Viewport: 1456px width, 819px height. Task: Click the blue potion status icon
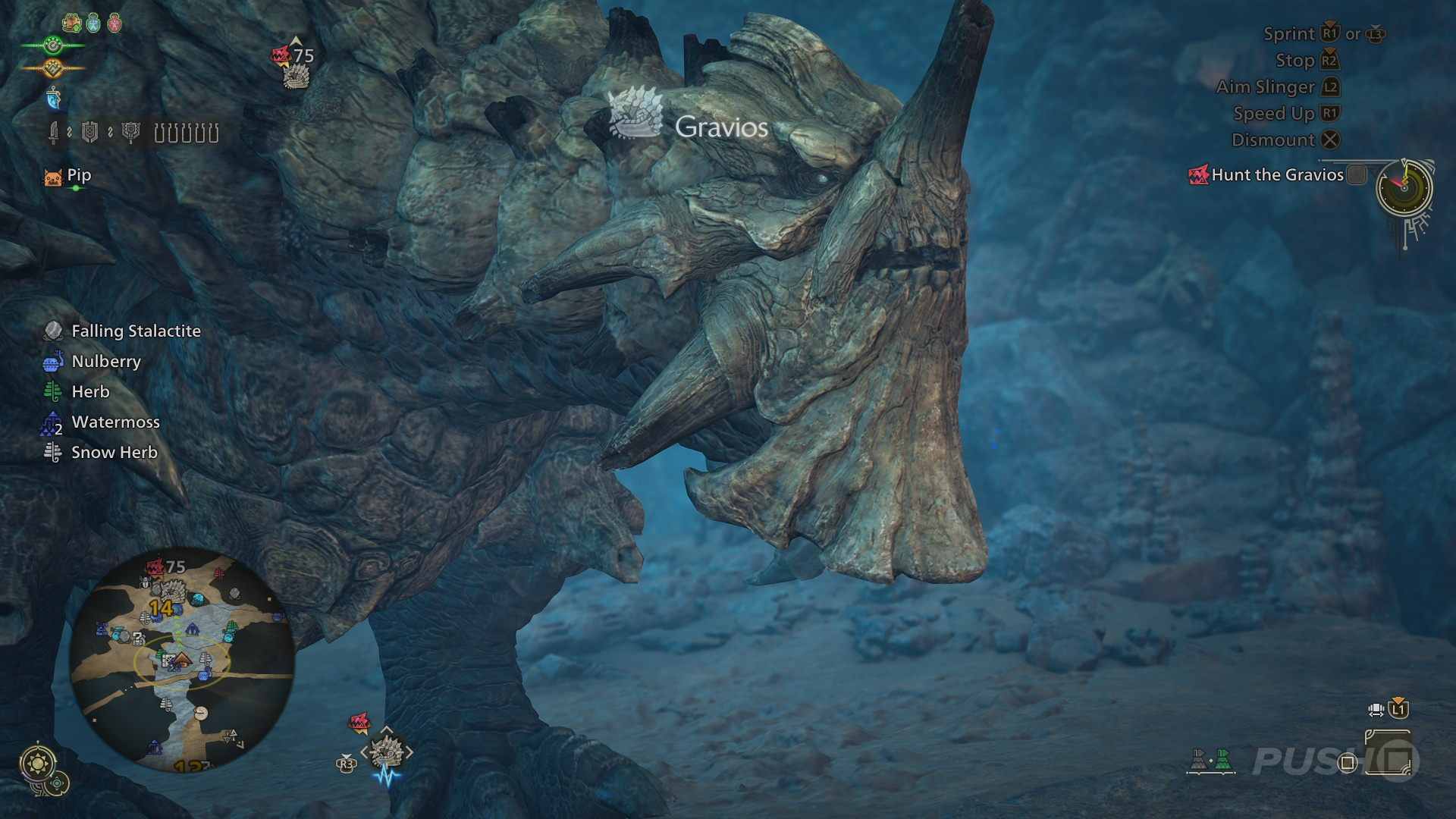coord(93,24)
